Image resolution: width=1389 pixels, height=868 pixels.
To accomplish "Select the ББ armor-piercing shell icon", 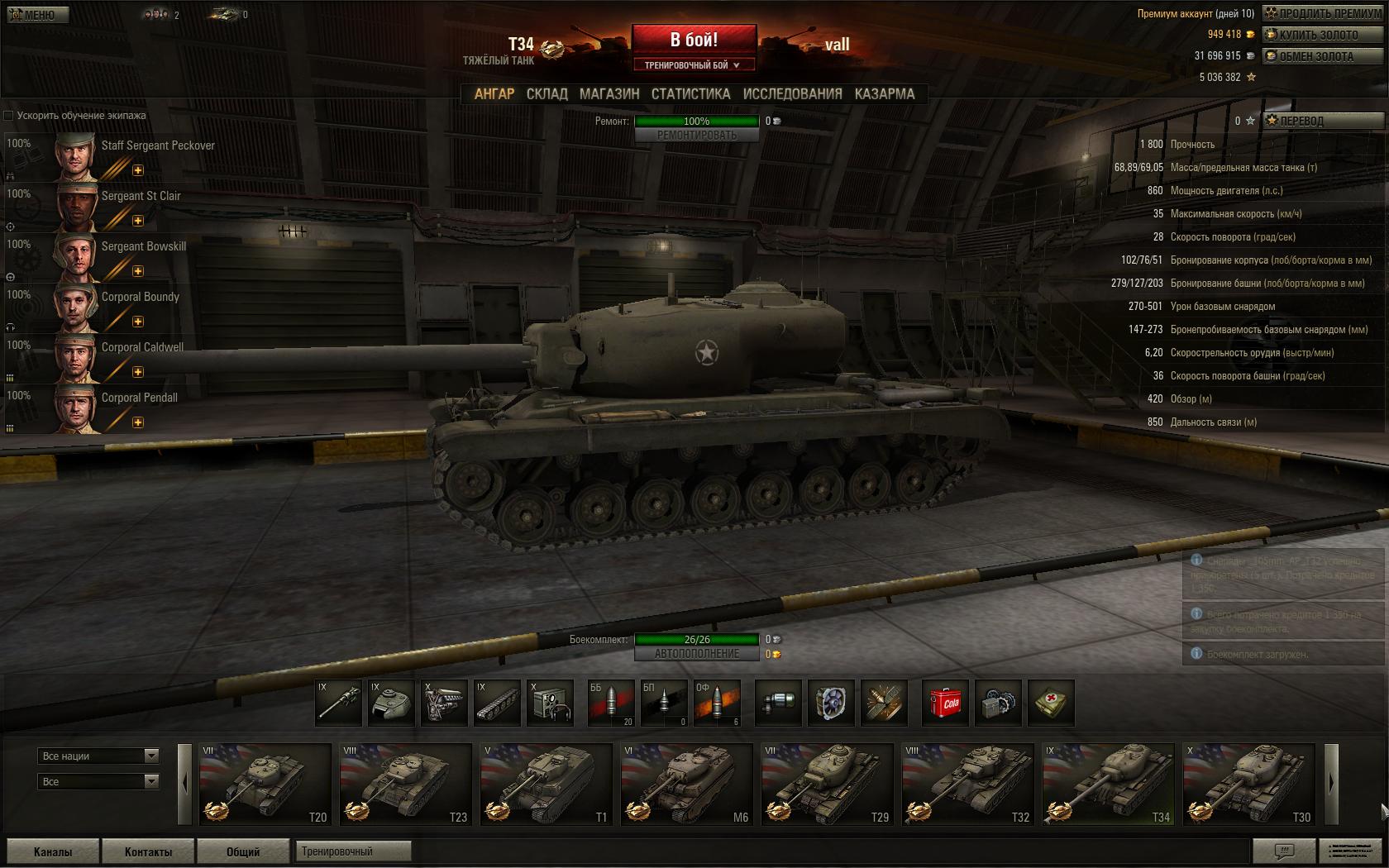I will coord(612,703).
